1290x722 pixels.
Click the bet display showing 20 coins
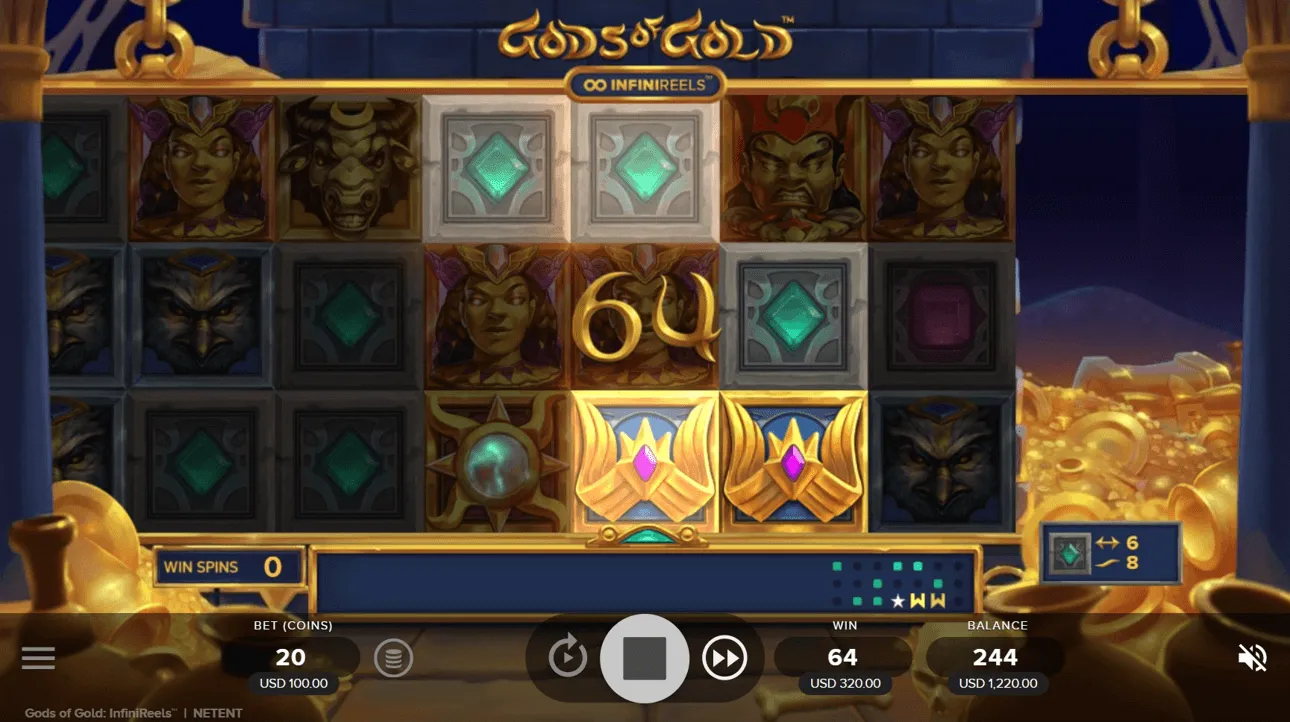click(x=291, y=657)
